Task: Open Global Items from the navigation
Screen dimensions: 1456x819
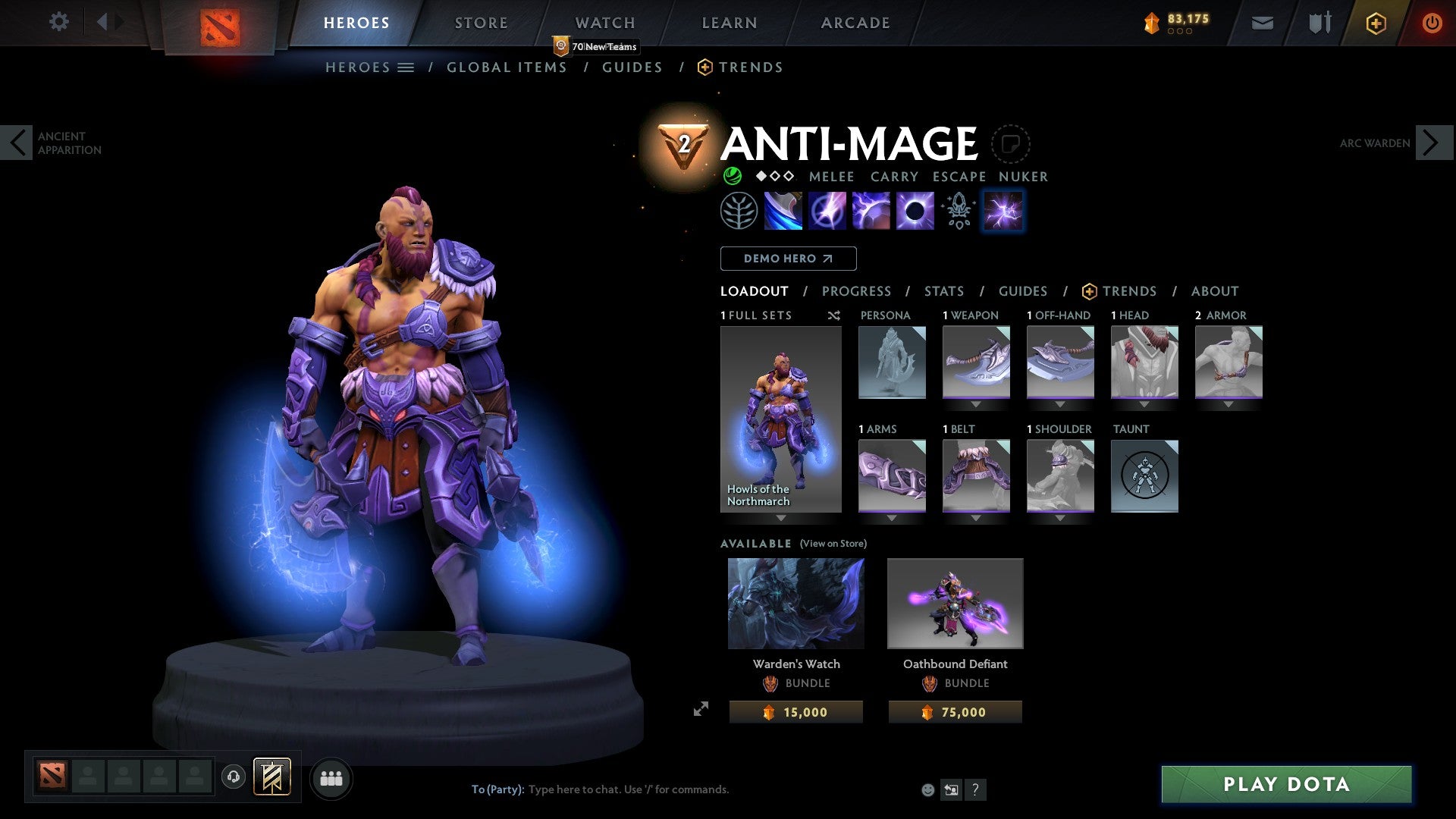Action: pyautogui.click(x=507, y=67)
